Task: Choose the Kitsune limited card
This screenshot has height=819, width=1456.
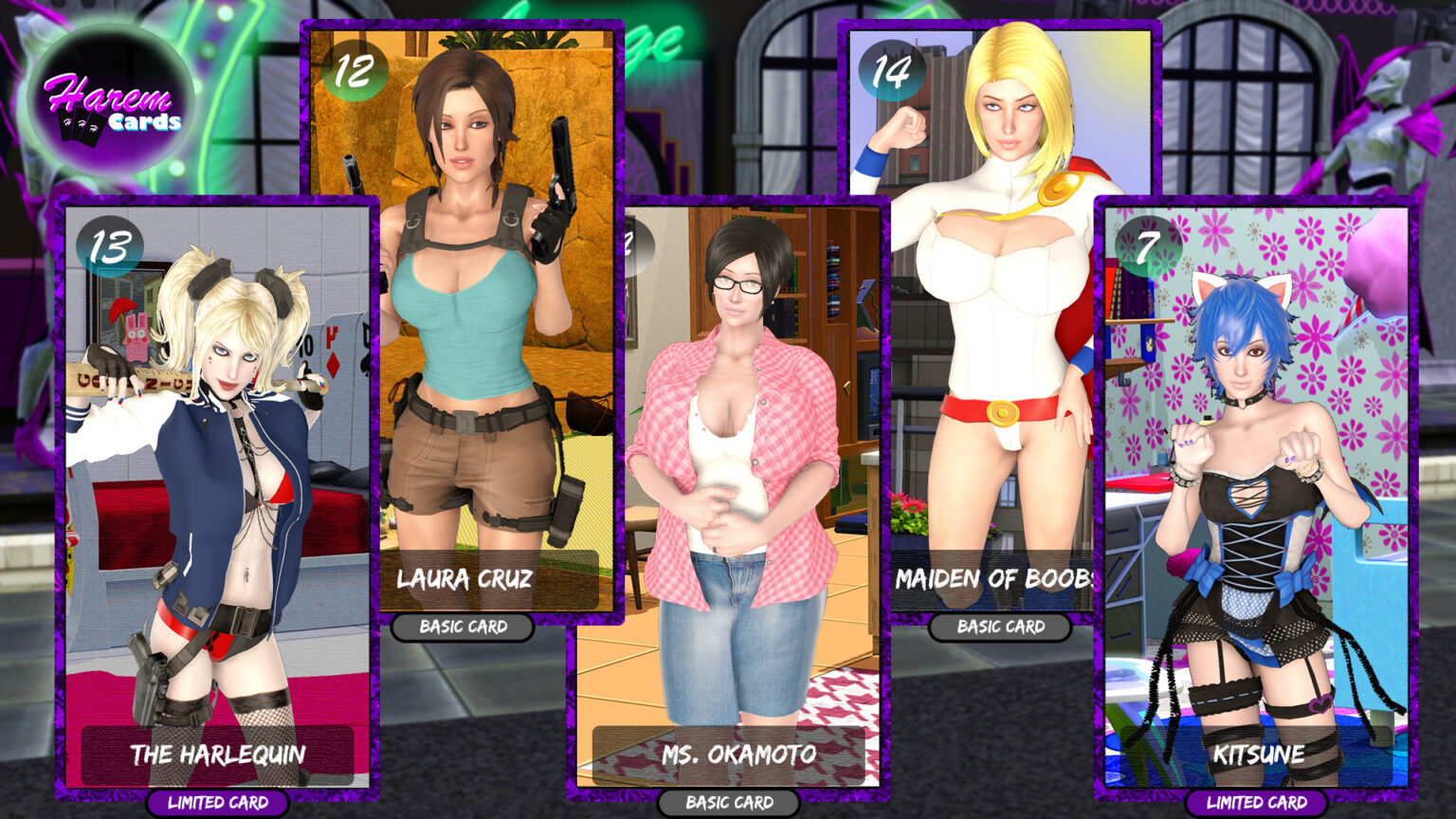Action: click(1256, 493)
